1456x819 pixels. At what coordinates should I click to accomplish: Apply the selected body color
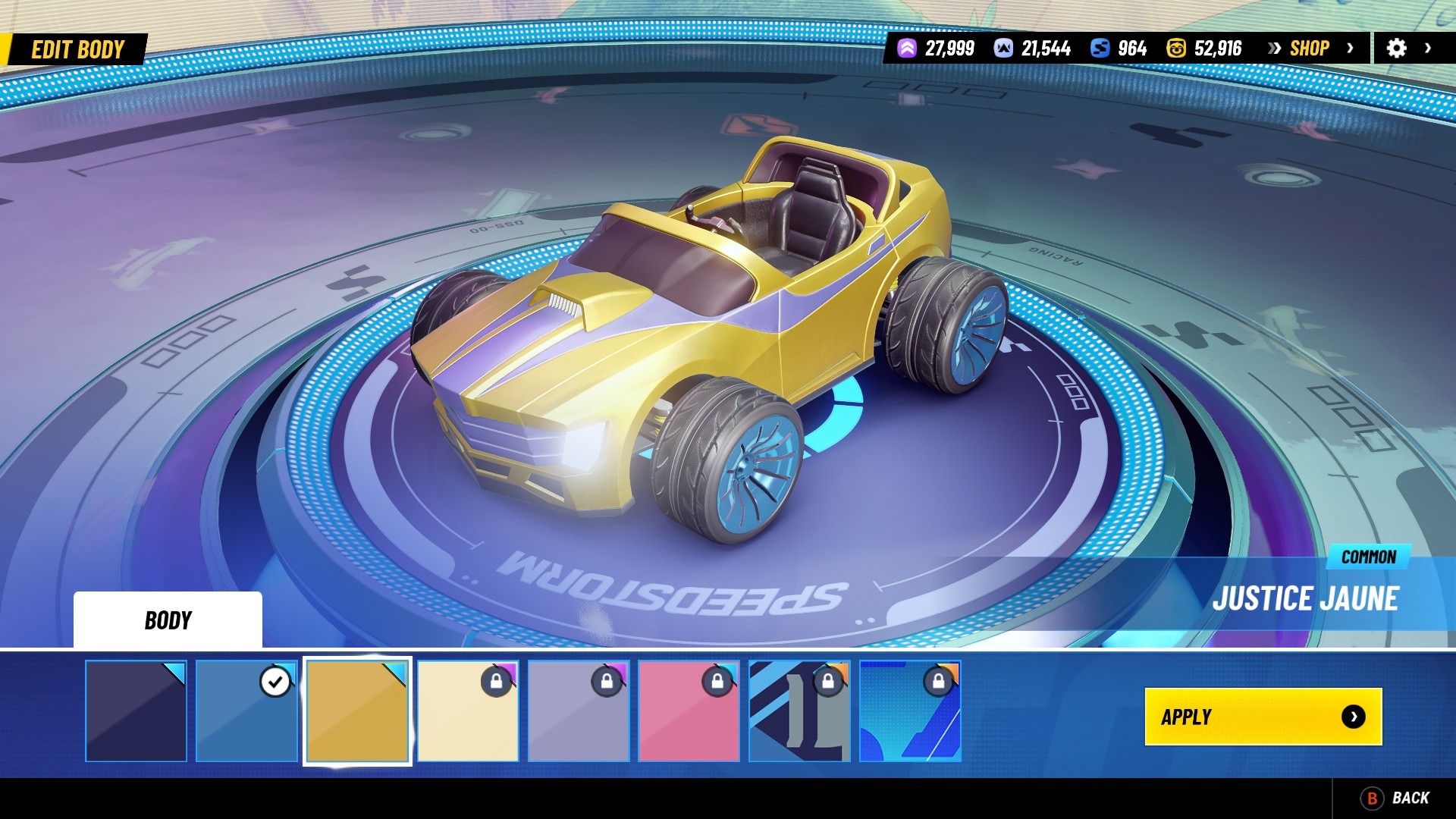click(1263, 717)
